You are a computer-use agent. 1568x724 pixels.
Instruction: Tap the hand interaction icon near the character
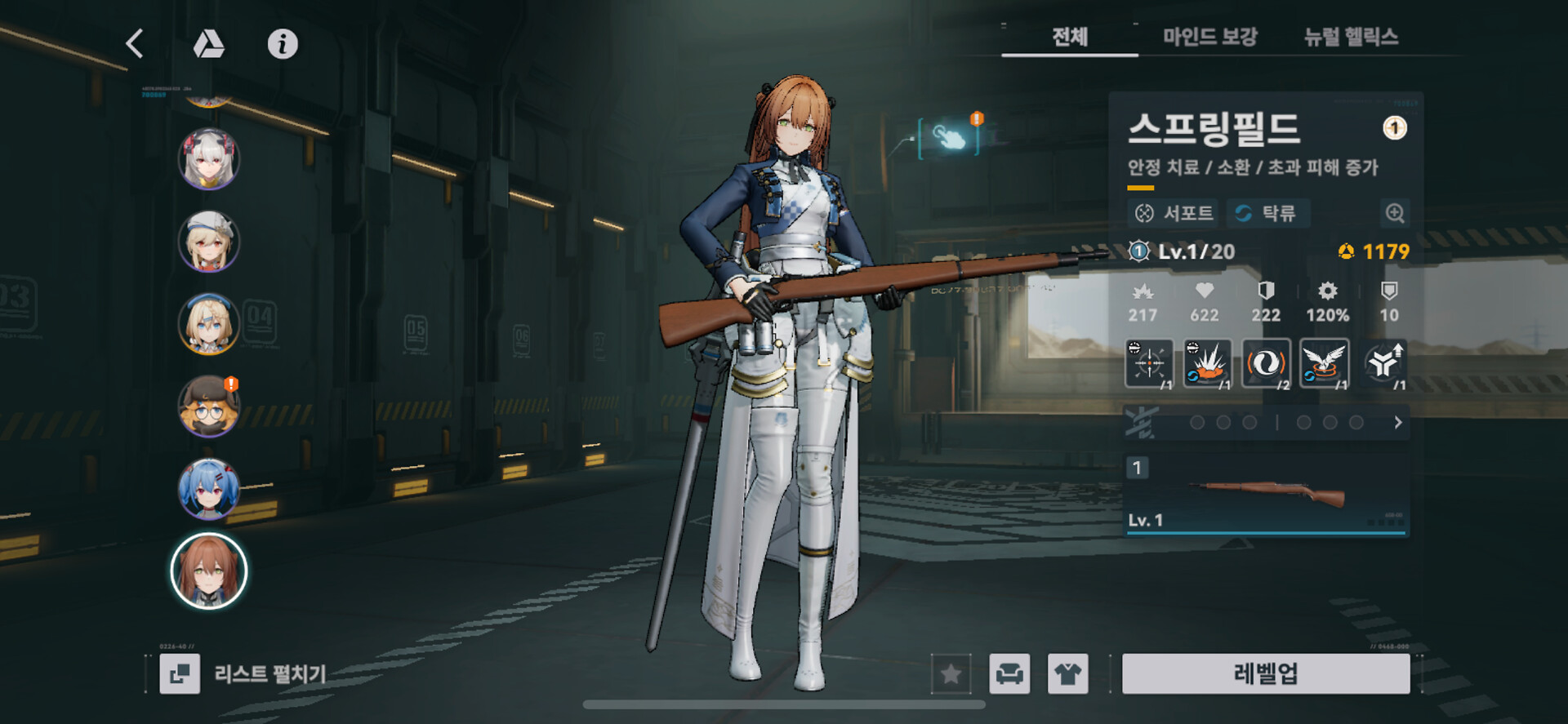949,137
